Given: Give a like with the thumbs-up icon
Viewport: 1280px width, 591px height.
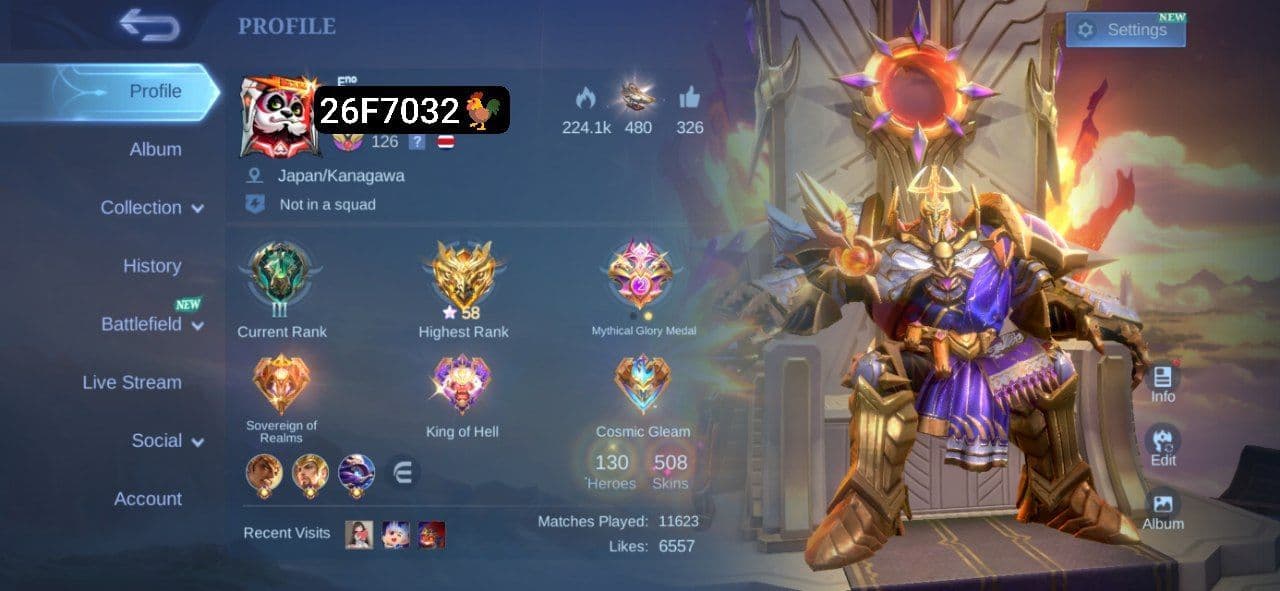Looking at the screenshot, I should [x=689, y=98].
